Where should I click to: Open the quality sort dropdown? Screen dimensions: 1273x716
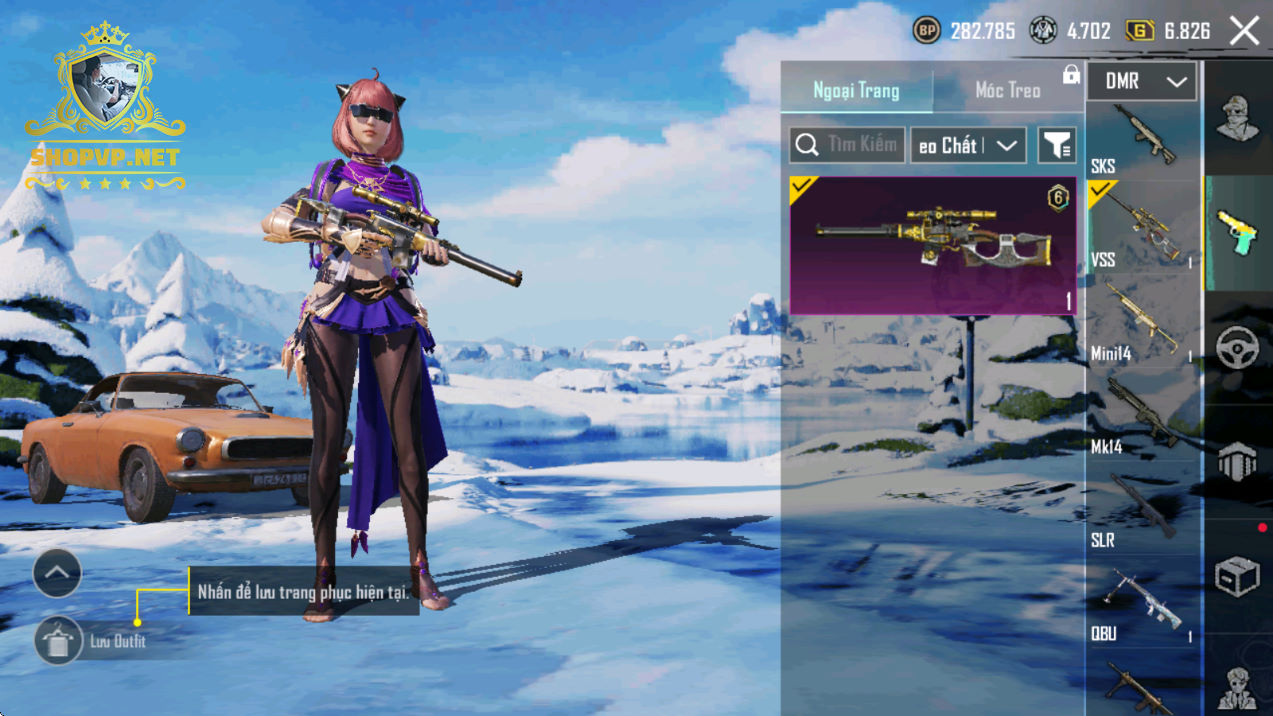tap(968, 146)
